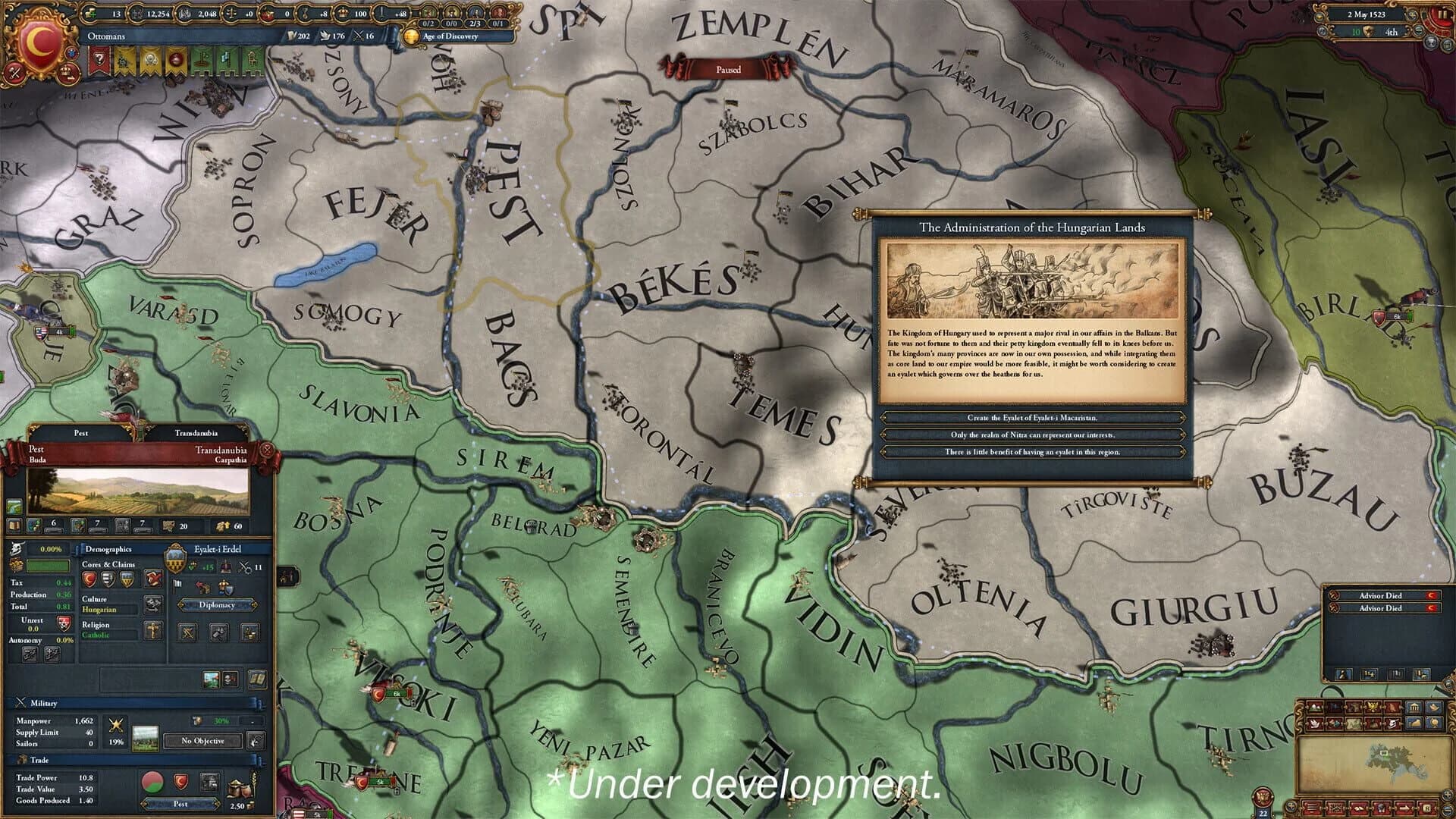Switch to the Pest tab
Image resolution: width=1456 pixels, height=819 pixels.
80,431
